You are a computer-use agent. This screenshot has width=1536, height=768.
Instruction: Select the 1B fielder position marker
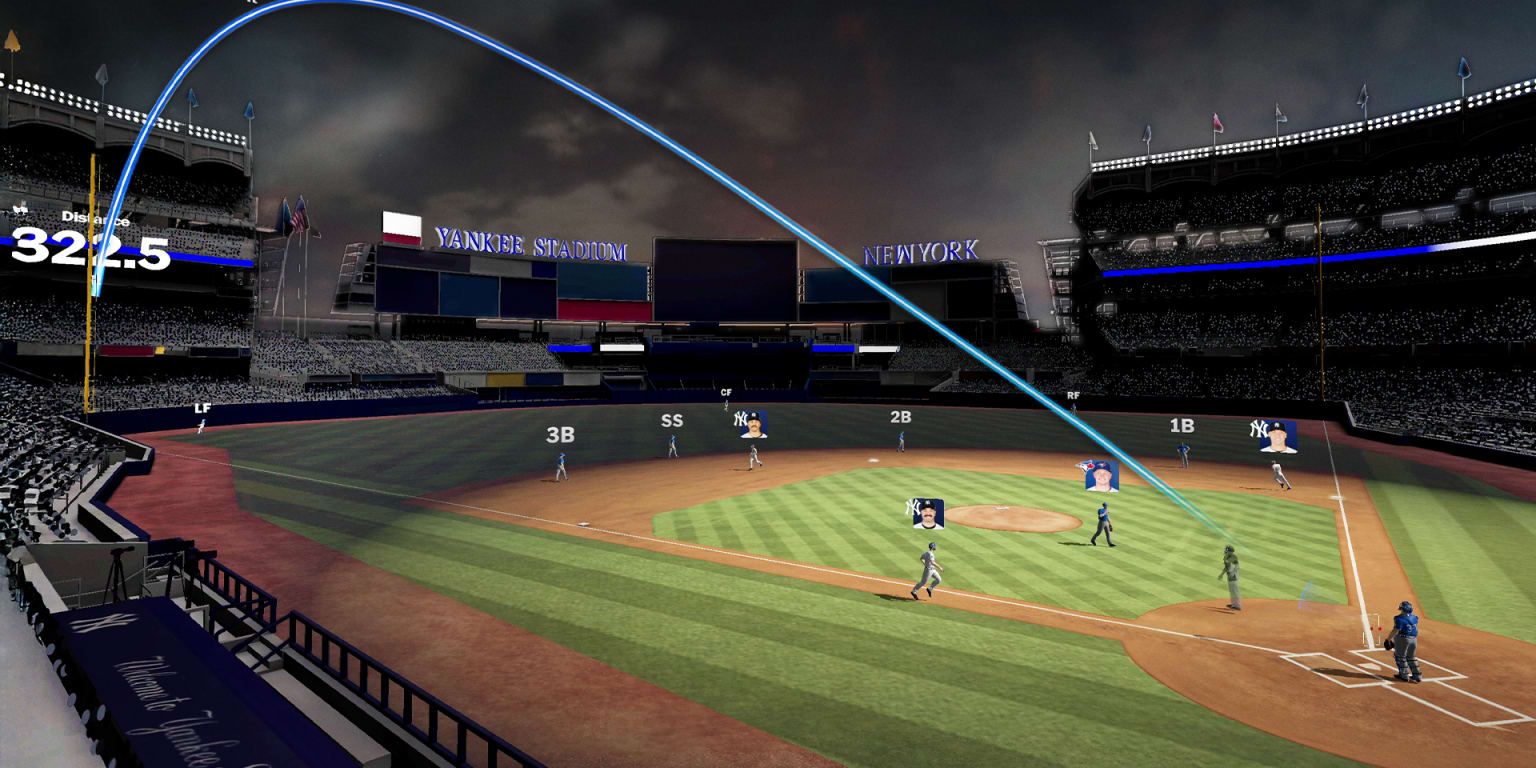coord(1181,426)
